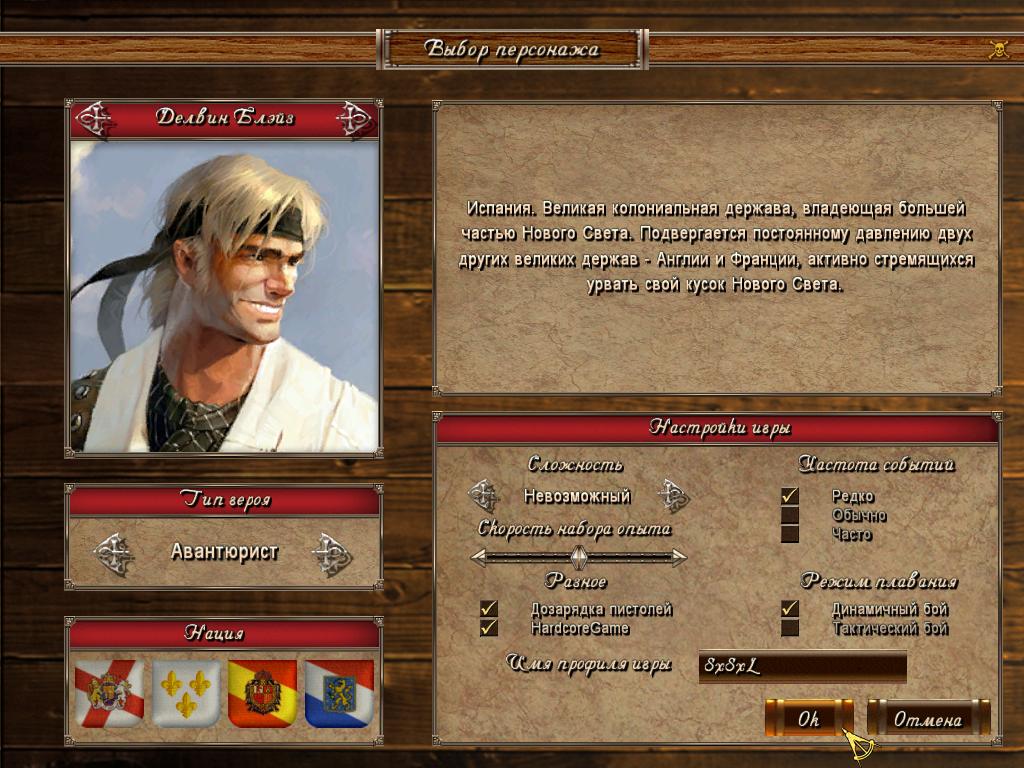Viewport: 1024px width, 768px height.
Task: Click right arrow beside Авантюрист hero type
Action: click(x=331, y=553)
